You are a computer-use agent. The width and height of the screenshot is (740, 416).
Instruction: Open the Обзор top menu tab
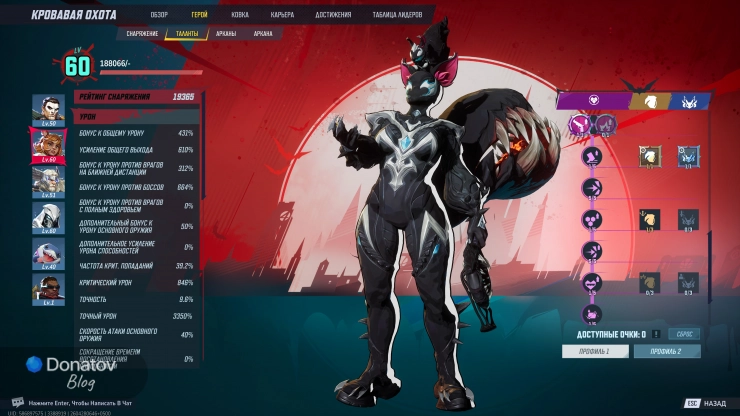pos(159,16)
